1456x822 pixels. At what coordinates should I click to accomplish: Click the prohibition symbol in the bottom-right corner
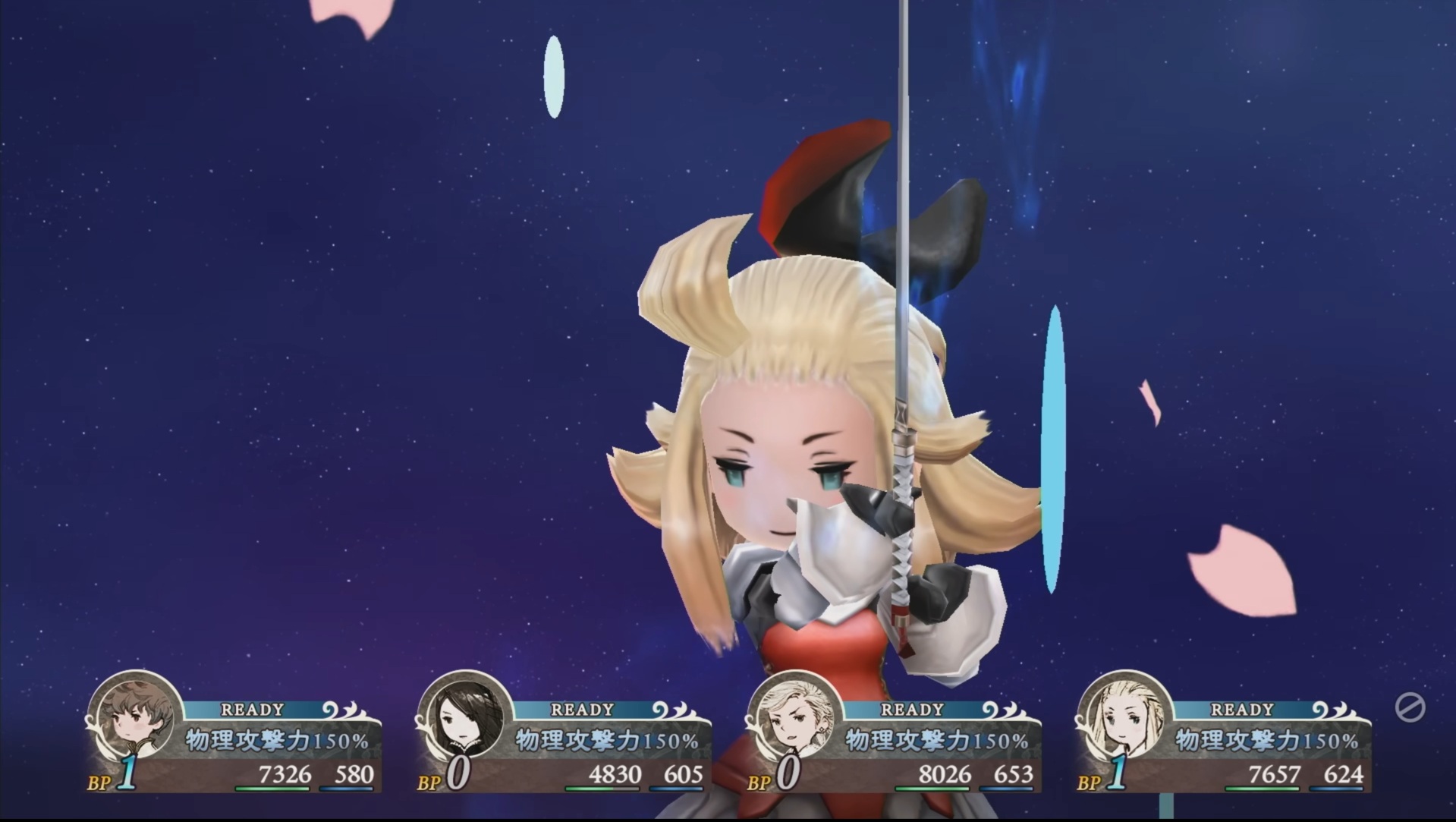1410,707
